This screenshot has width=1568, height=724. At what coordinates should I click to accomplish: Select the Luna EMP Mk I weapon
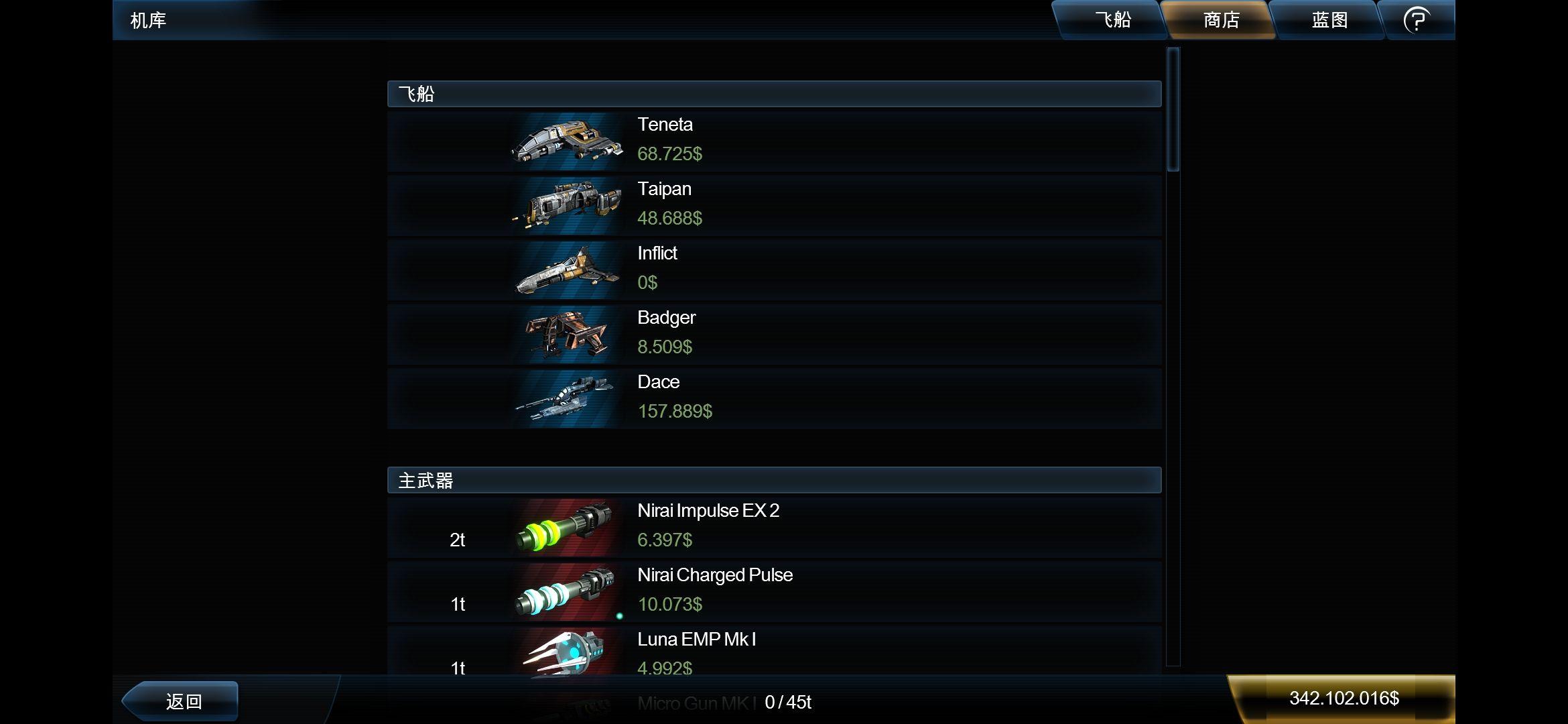pyautogui.click(x=774, y=654)
